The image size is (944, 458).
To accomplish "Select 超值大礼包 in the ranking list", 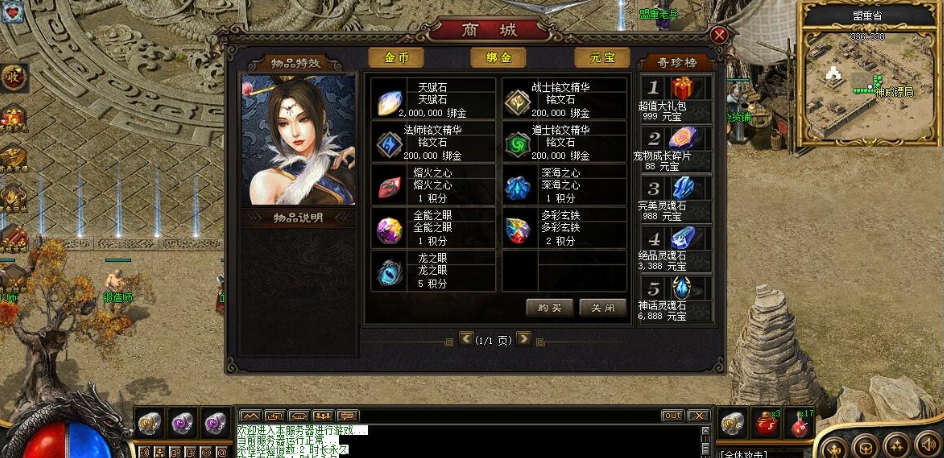I will coord(676,98).
